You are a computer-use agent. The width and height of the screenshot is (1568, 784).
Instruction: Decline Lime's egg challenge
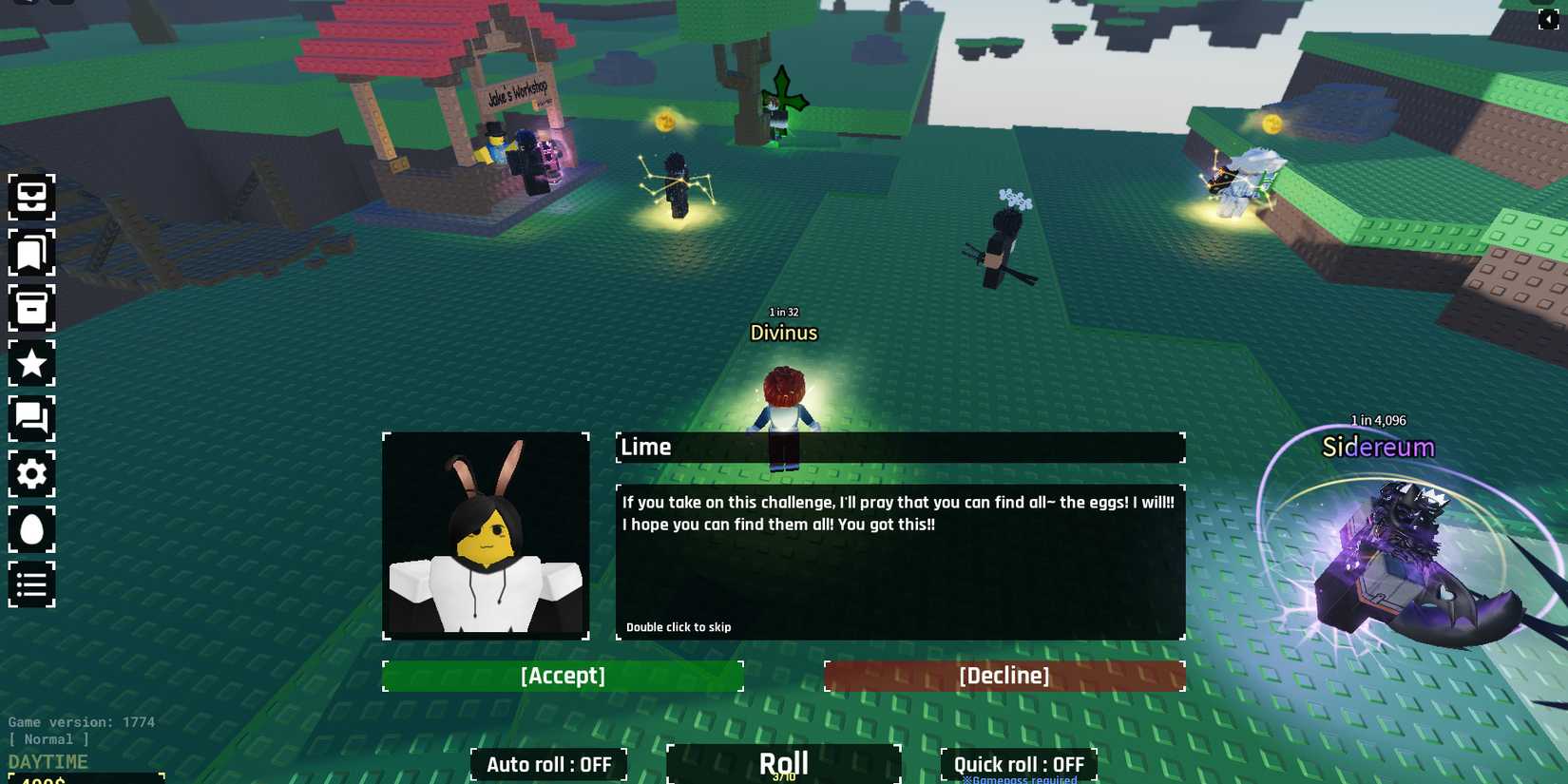[1004, 676]
